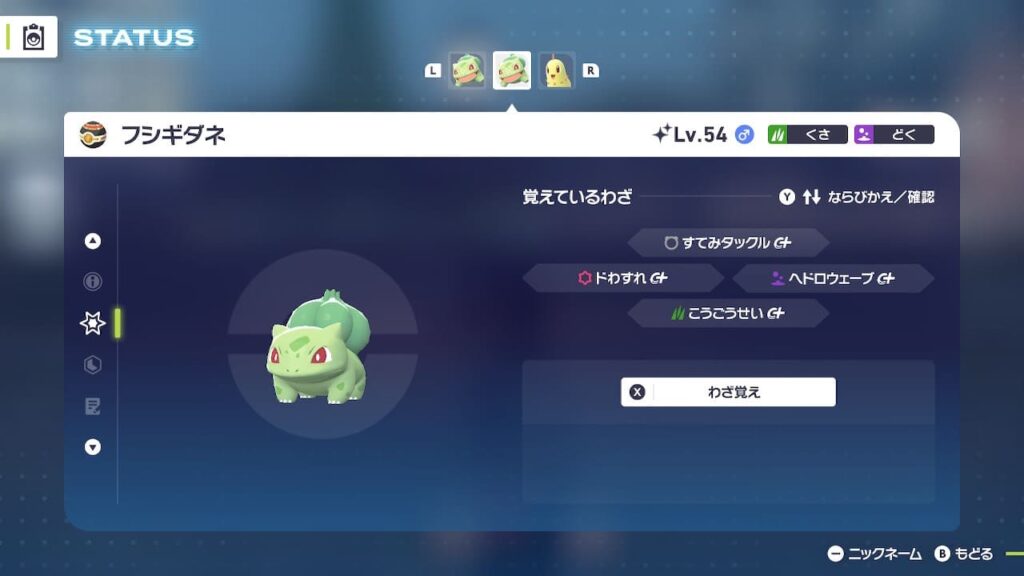The height and width of the screenshot is (576, 1024).
Task: Pick the ヘドロウェーブ move
Action: coord(833,279)
